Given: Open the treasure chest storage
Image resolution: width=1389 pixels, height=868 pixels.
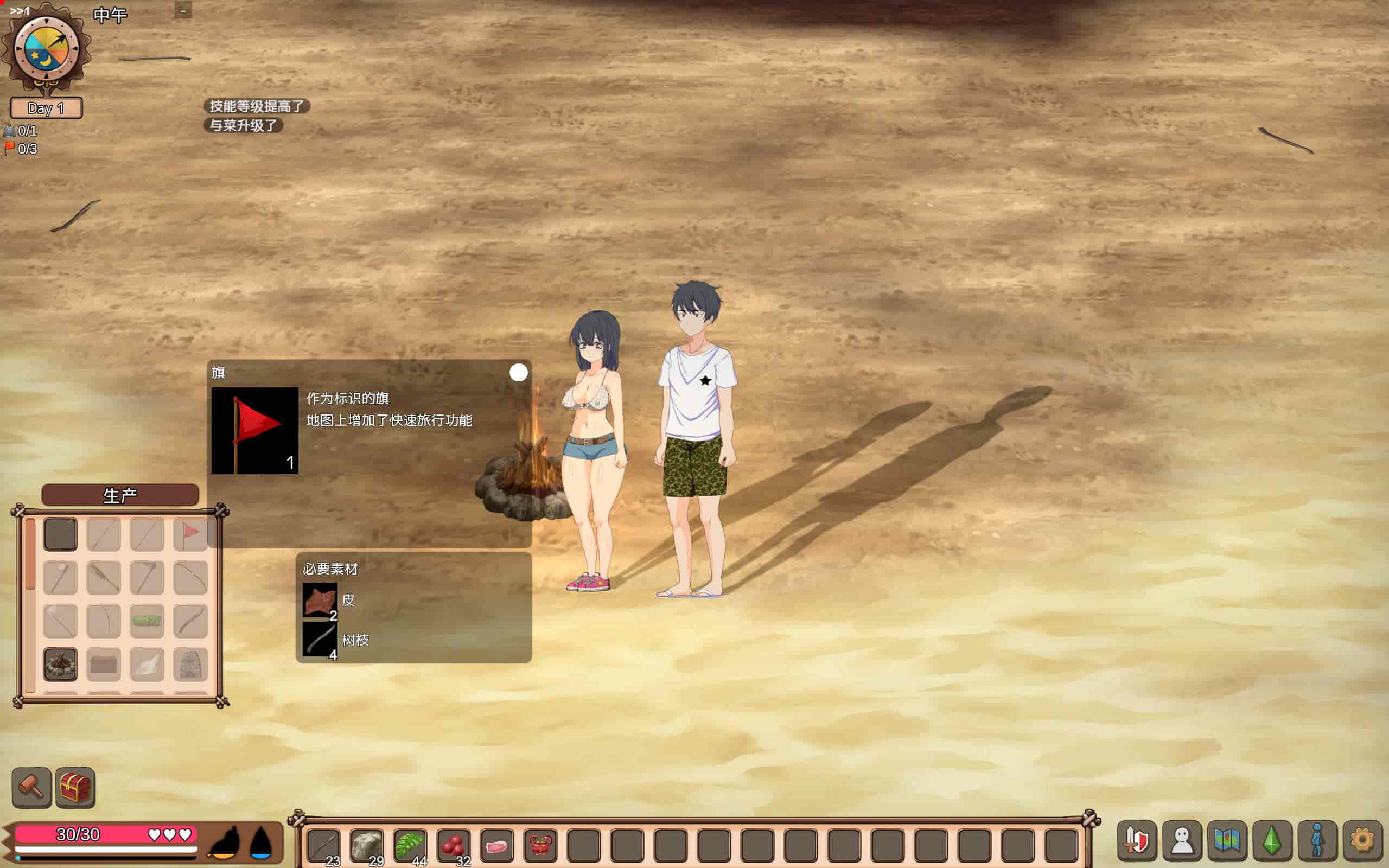Looking at the screenshot, I should click(x=75, y=787).
